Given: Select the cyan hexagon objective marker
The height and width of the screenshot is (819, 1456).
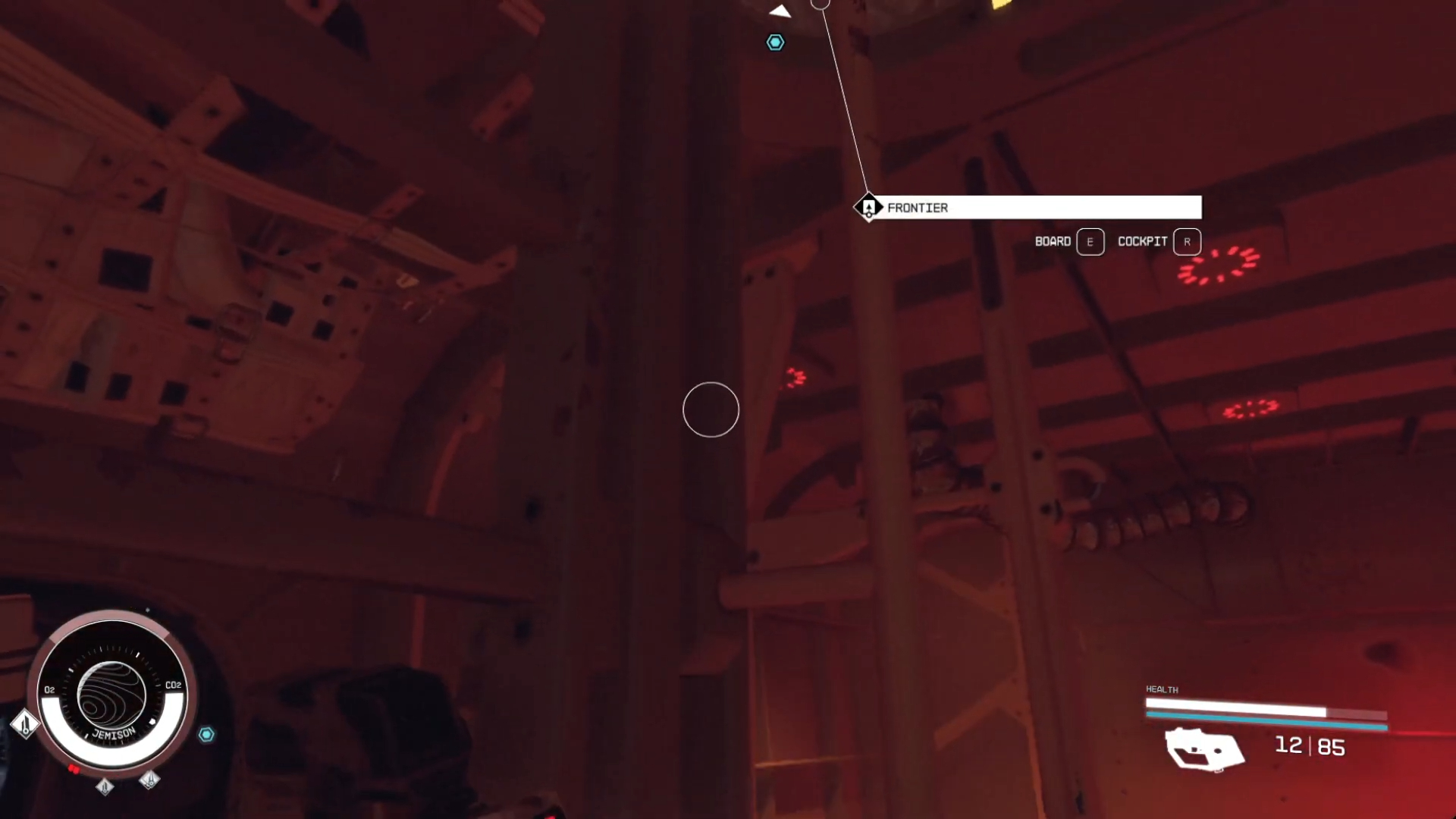Looking at the screenshot, I should [775, 42].
